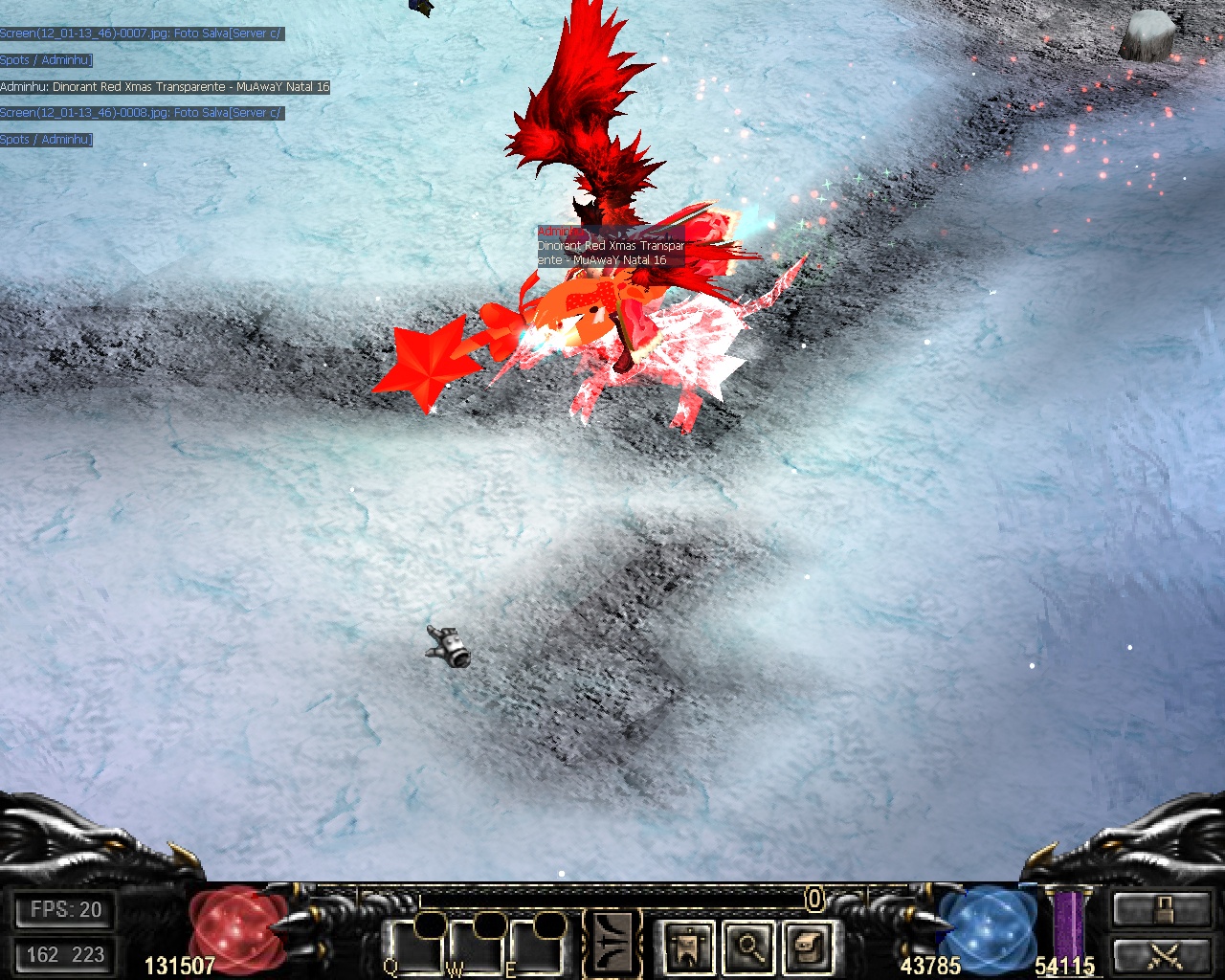
Task: Open the character banner button
Action: [x=688, y=948]
